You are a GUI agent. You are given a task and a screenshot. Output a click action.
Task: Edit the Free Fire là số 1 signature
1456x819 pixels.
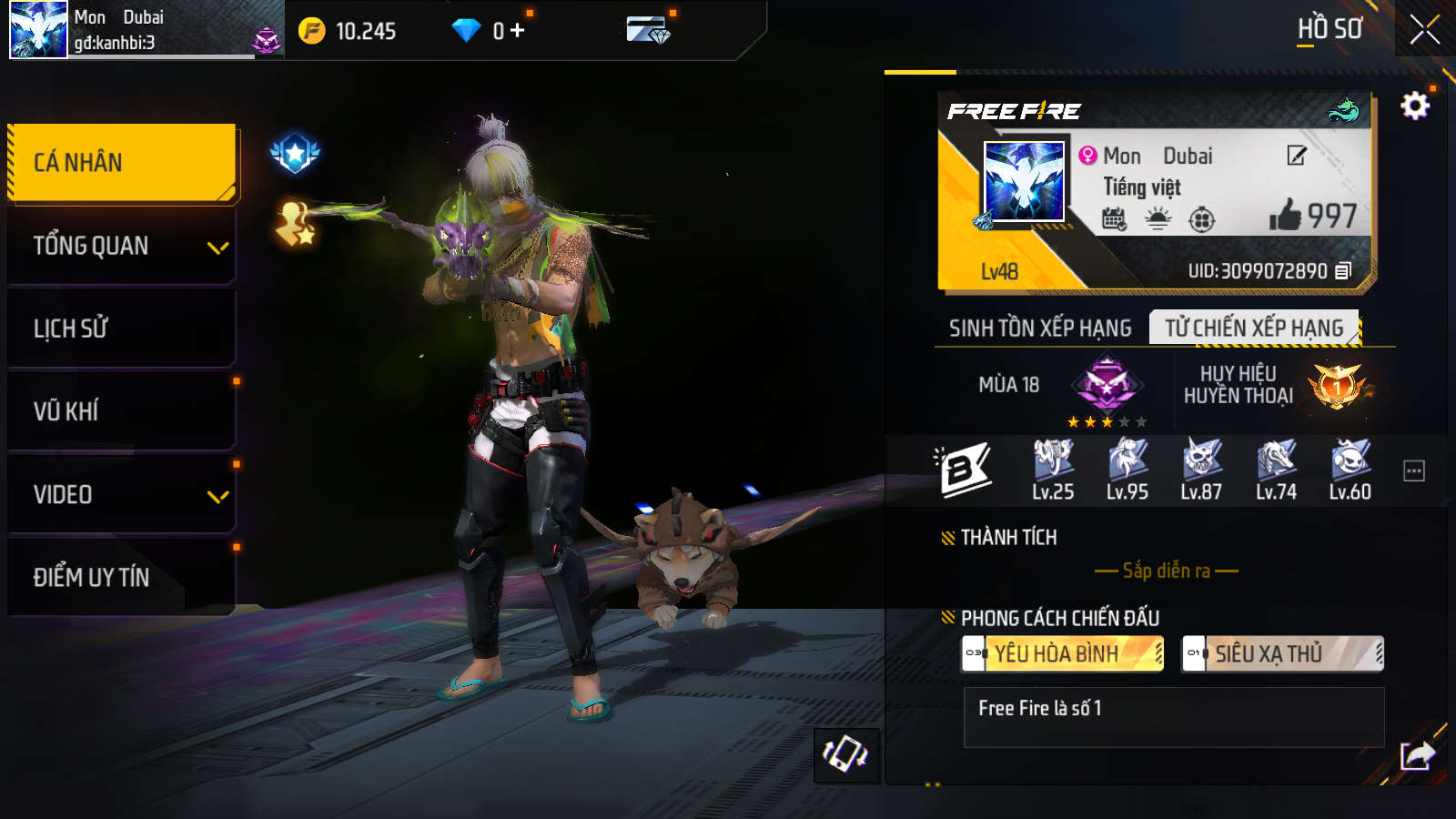click(x=1173, y=717)
